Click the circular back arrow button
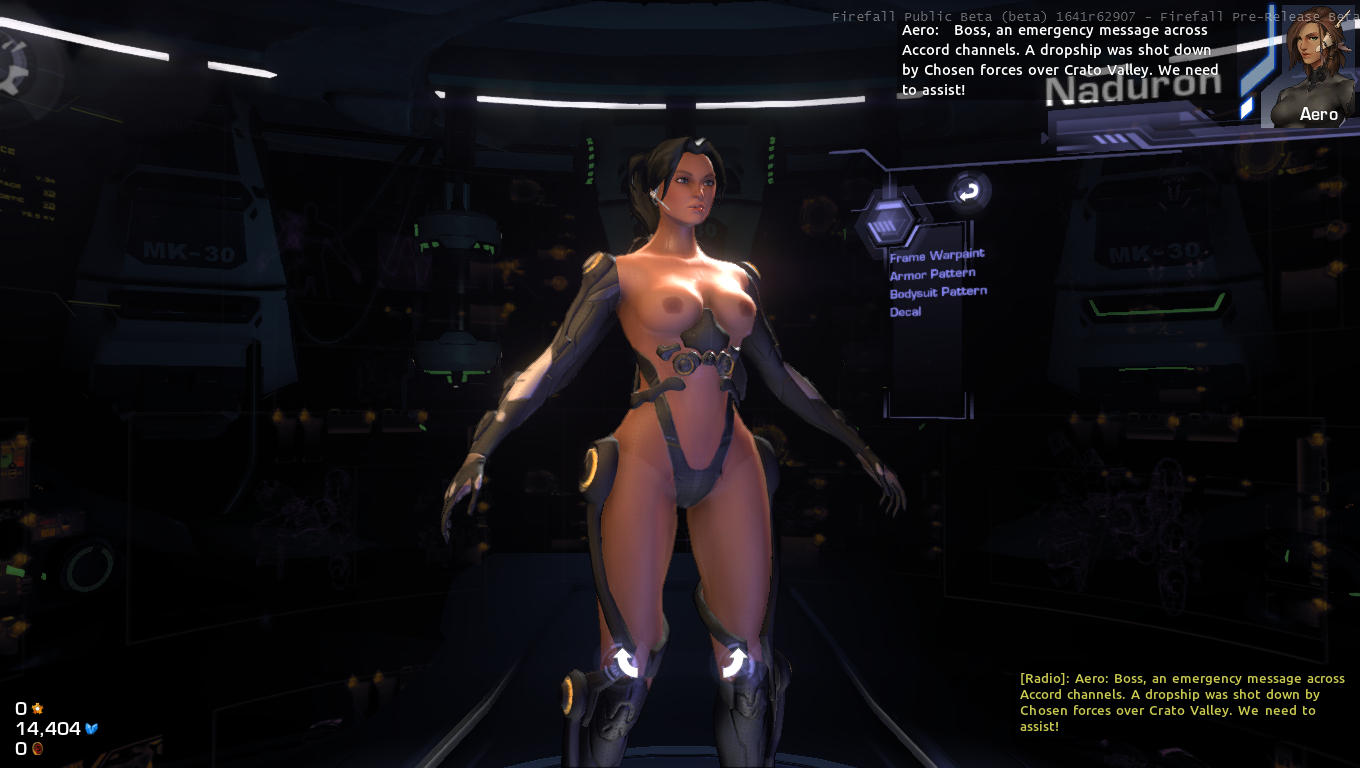The image size is (1360, 768). (969, 191)
